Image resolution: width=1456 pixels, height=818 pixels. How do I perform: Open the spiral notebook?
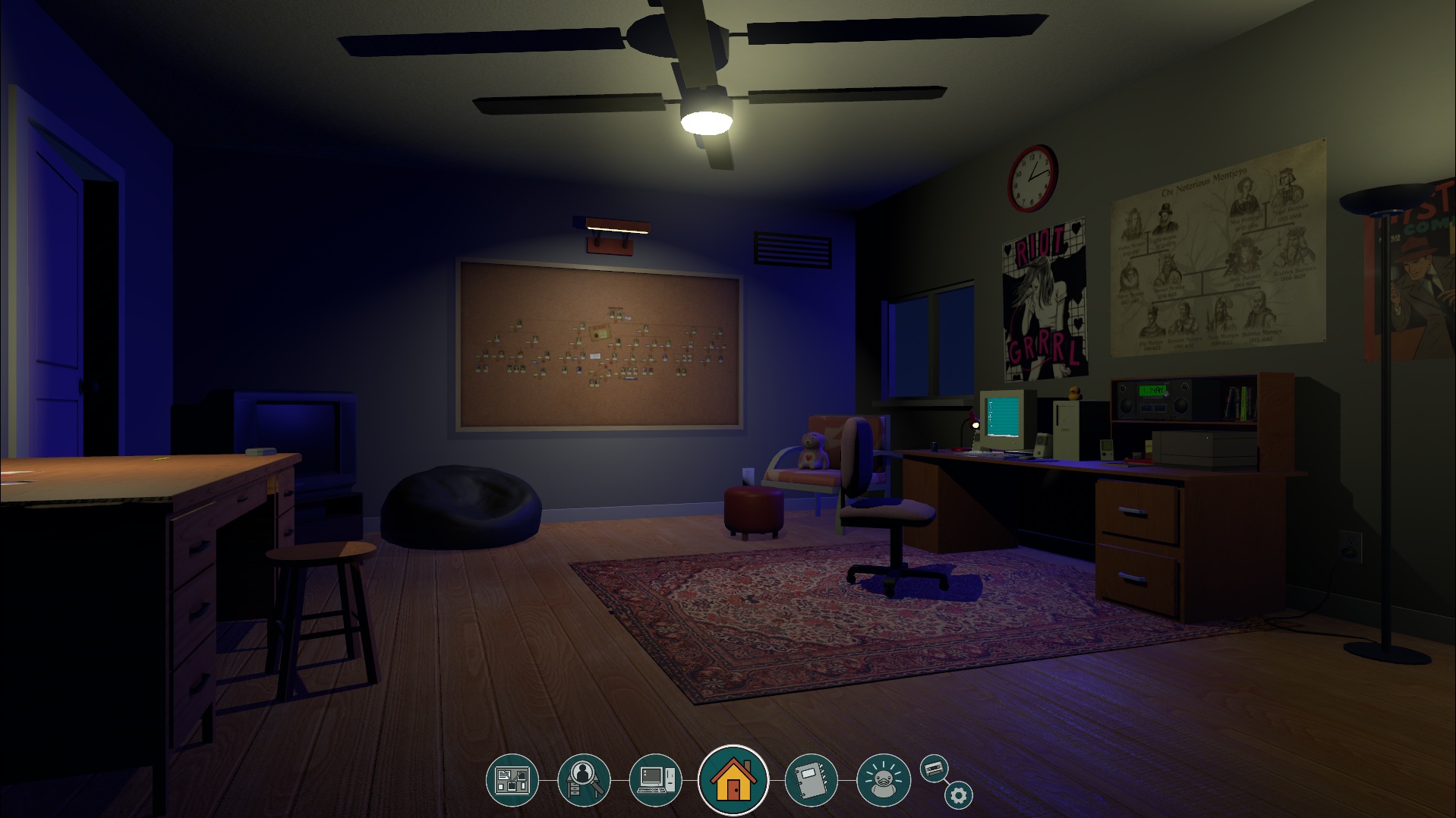point(811,779)
